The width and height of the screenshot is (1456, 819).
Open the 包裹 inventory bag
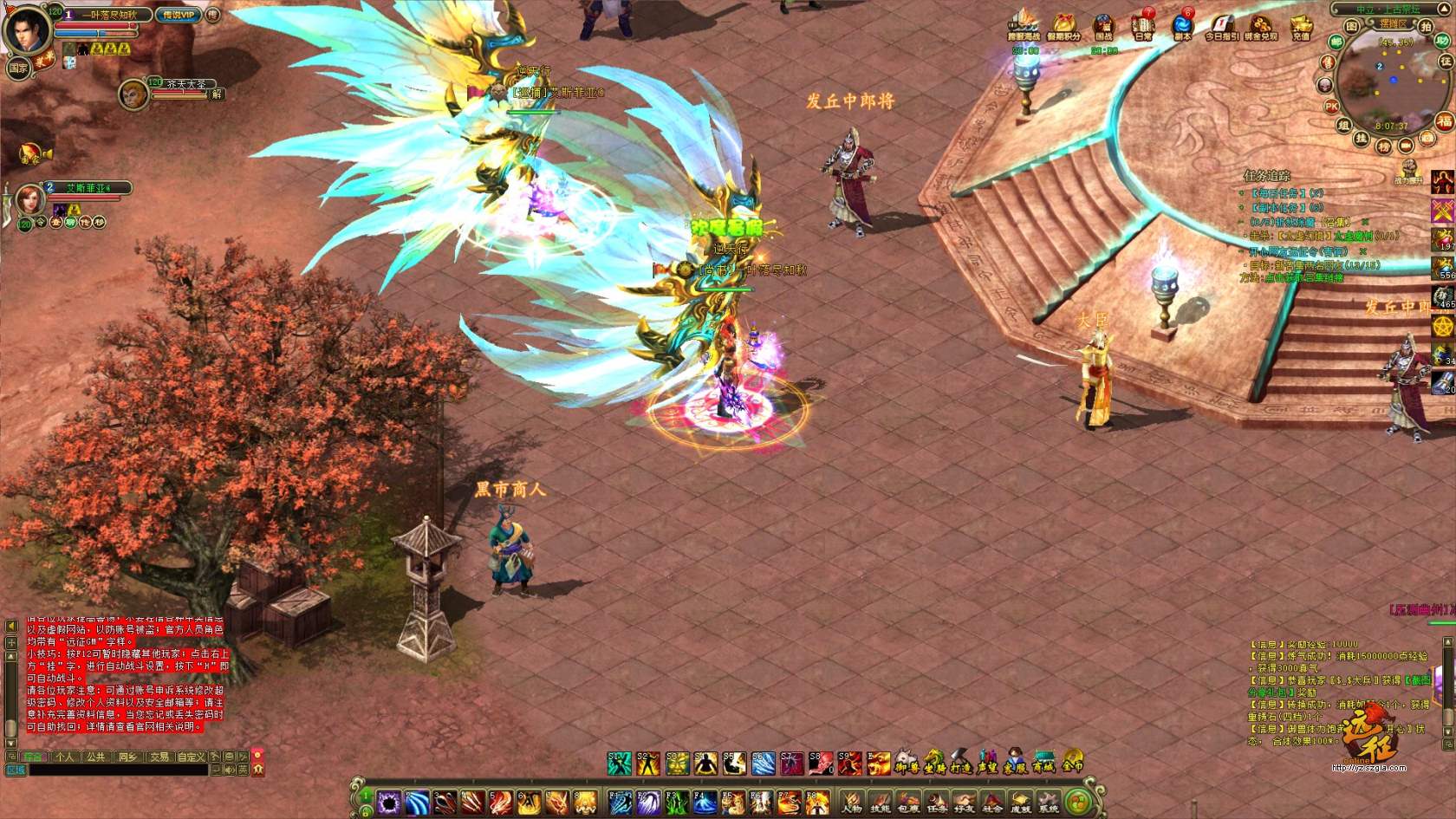coord(907,803)
